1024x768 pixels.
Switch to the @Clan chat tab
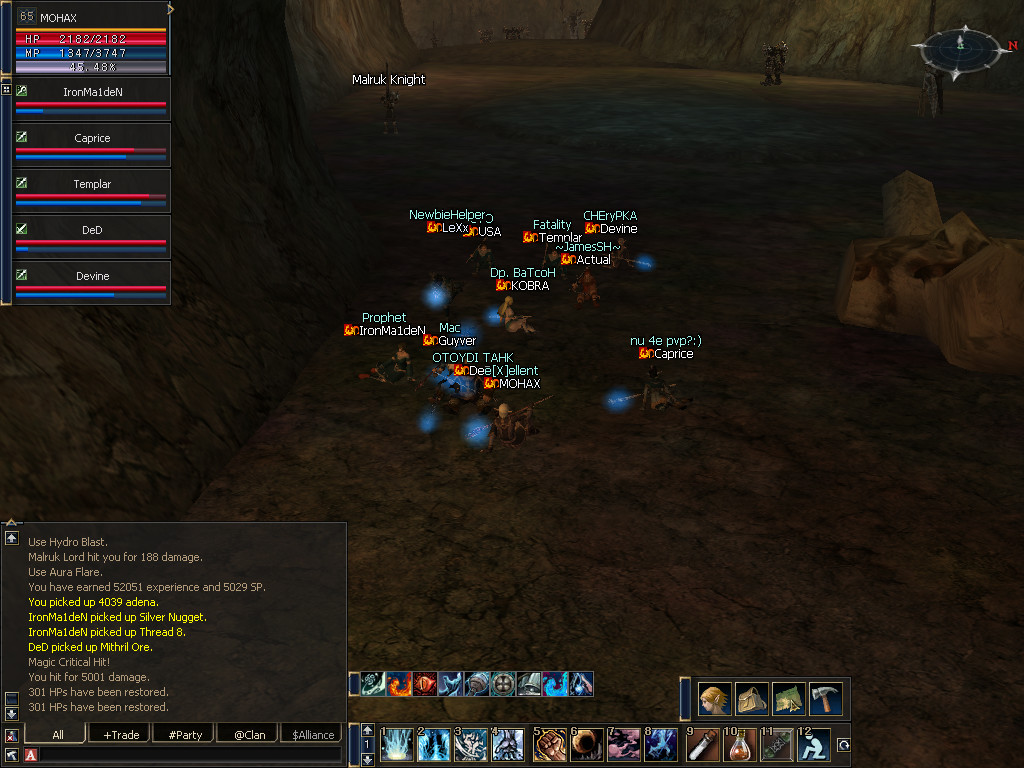249,735
